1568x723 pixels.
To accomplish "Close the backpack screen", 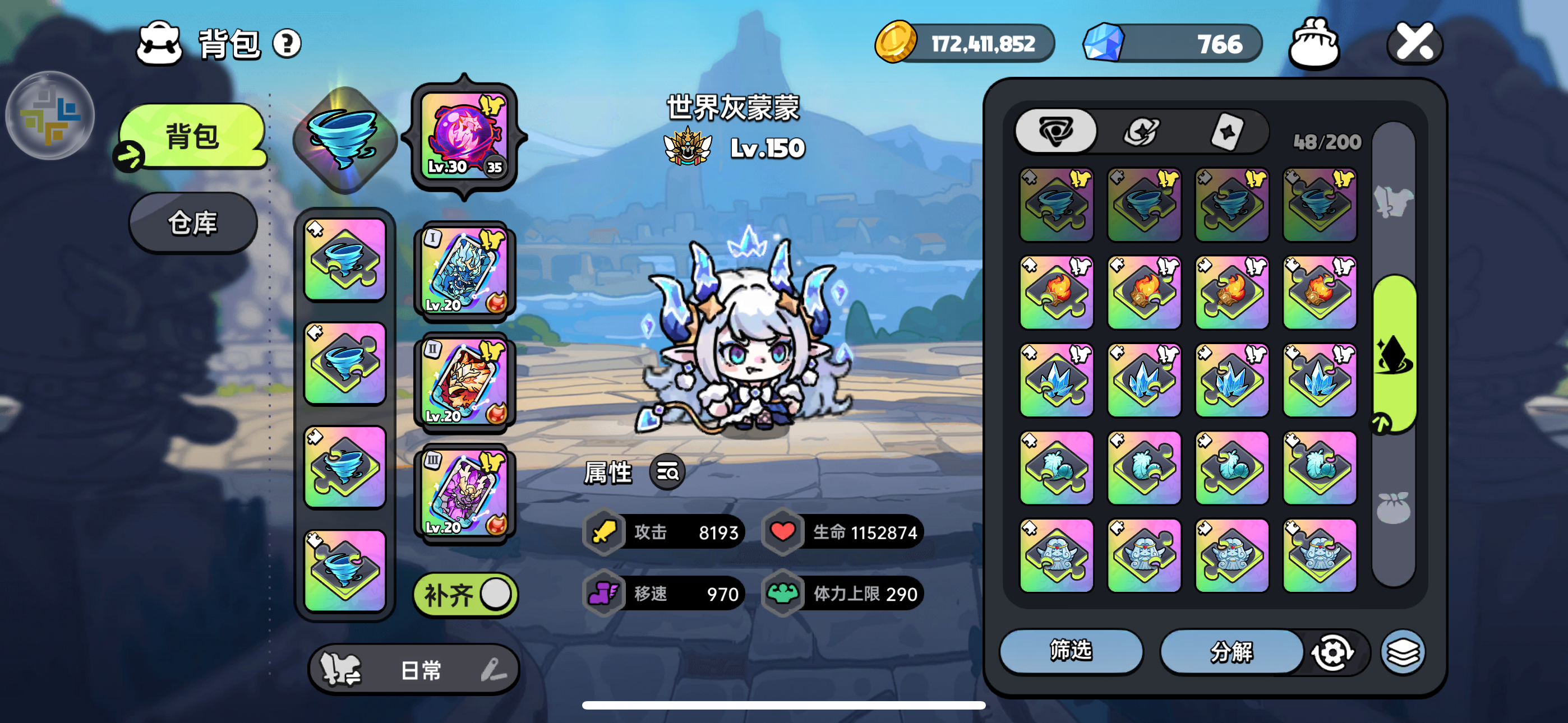I will (1414, 43).
